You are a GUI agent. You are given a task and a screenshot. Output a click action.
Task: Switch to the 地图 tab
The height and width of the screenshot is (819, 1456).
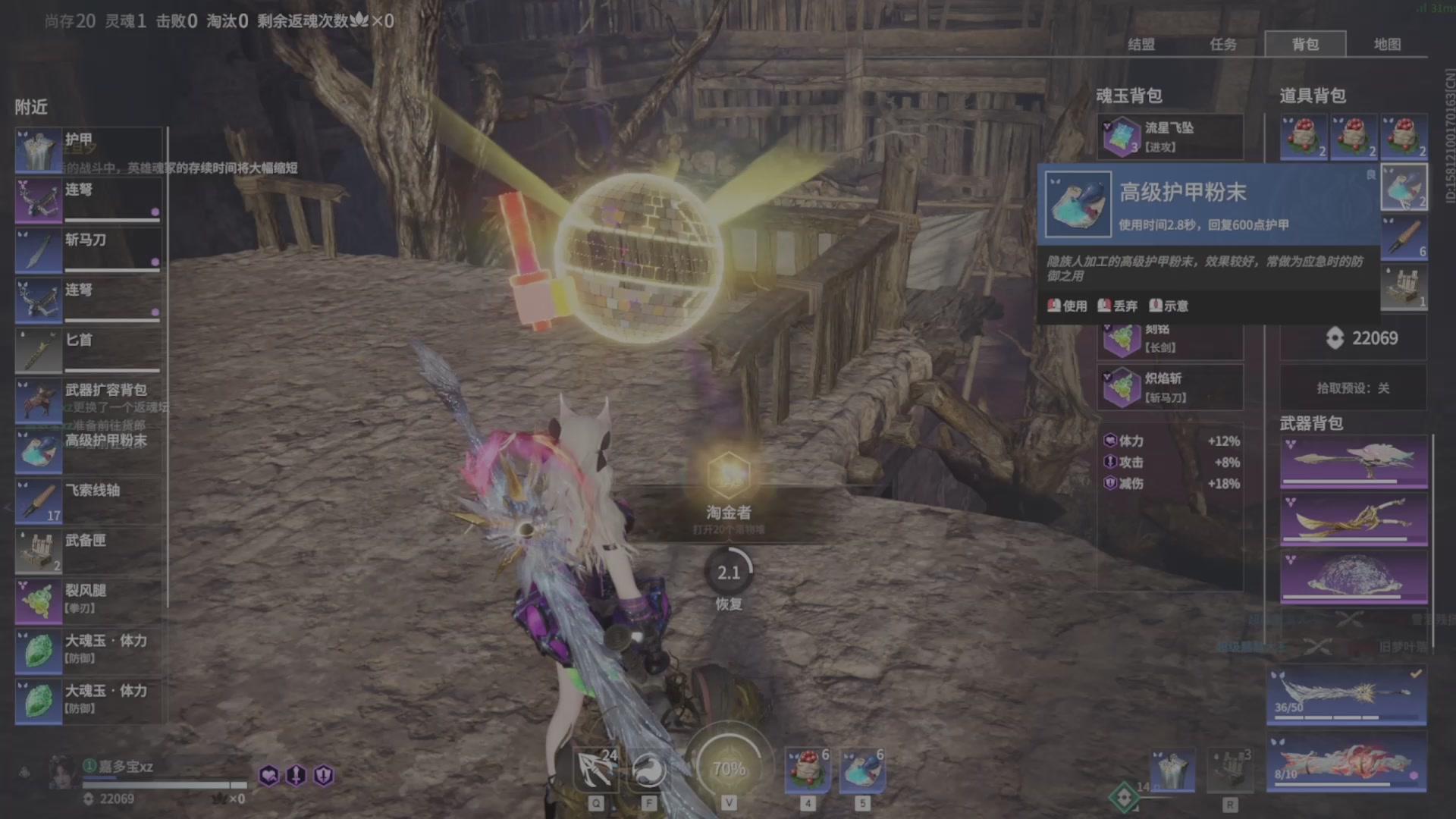pyautogui.click(x=1387, y=45)
